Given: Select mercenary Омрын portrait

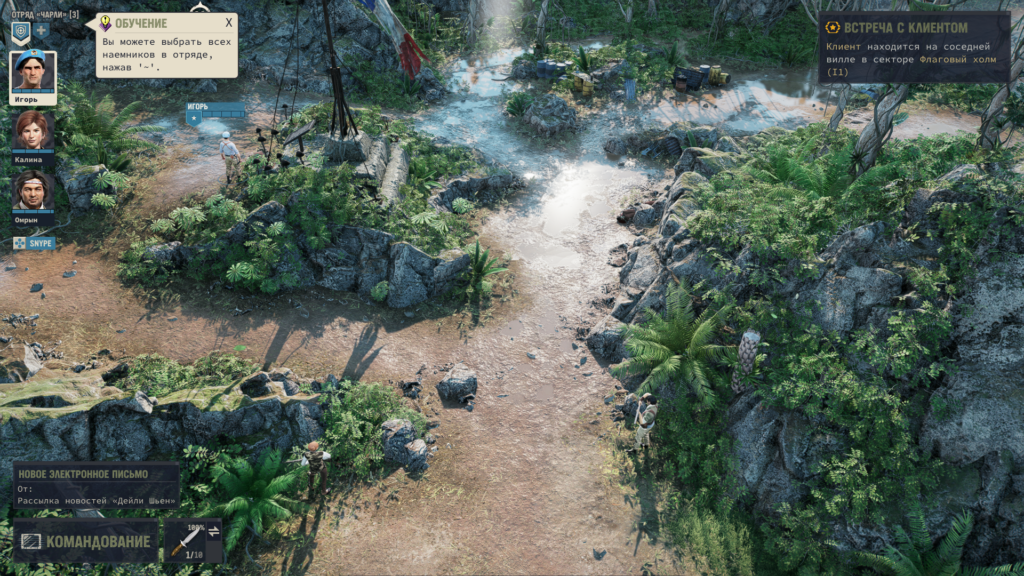Looking at the screenshot, I should click(x=32, y=191).
